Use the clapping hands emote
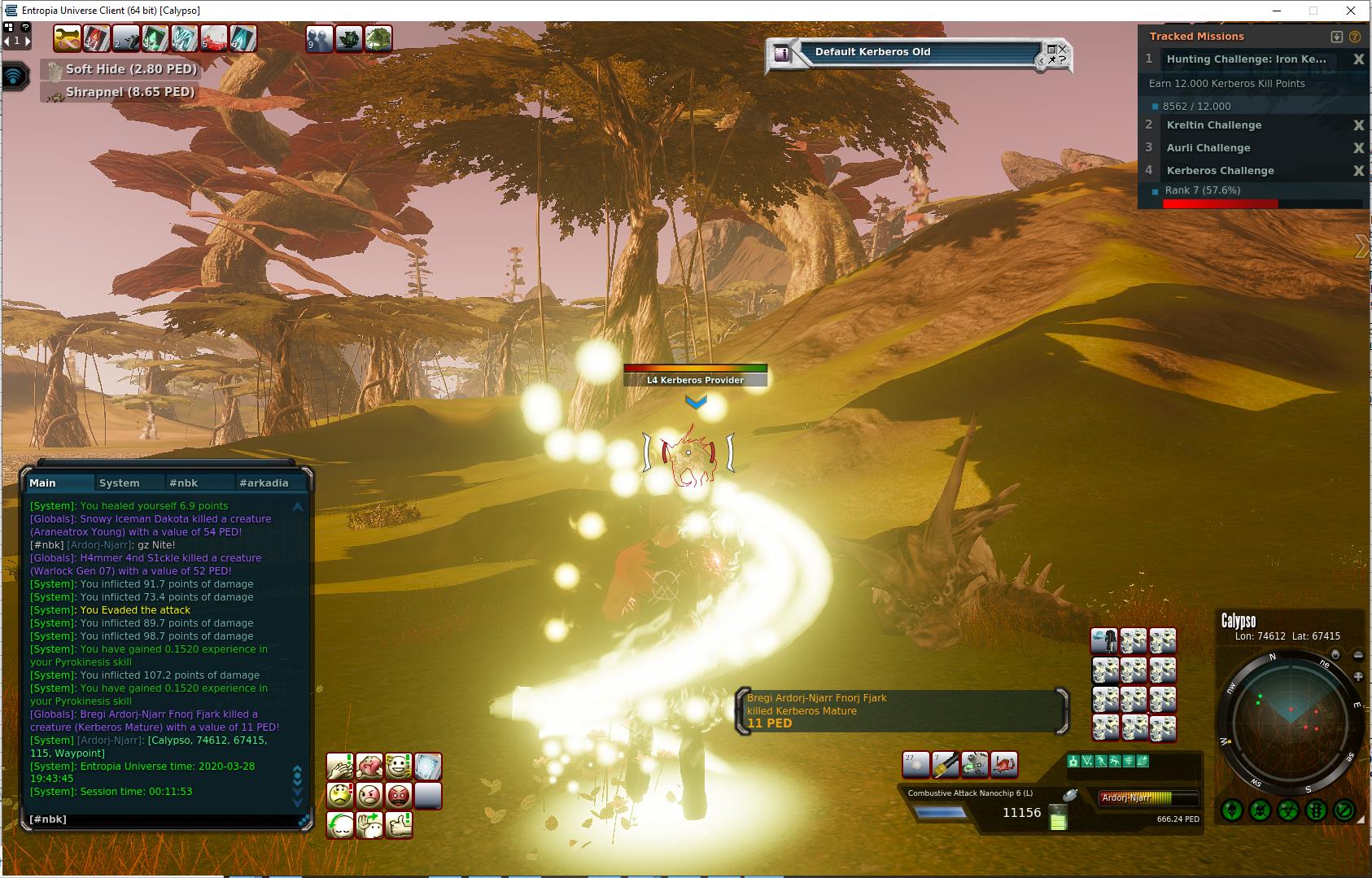The height and width of the screenshot is (878, 1372). pyautogui.click(x=340, y=766)
